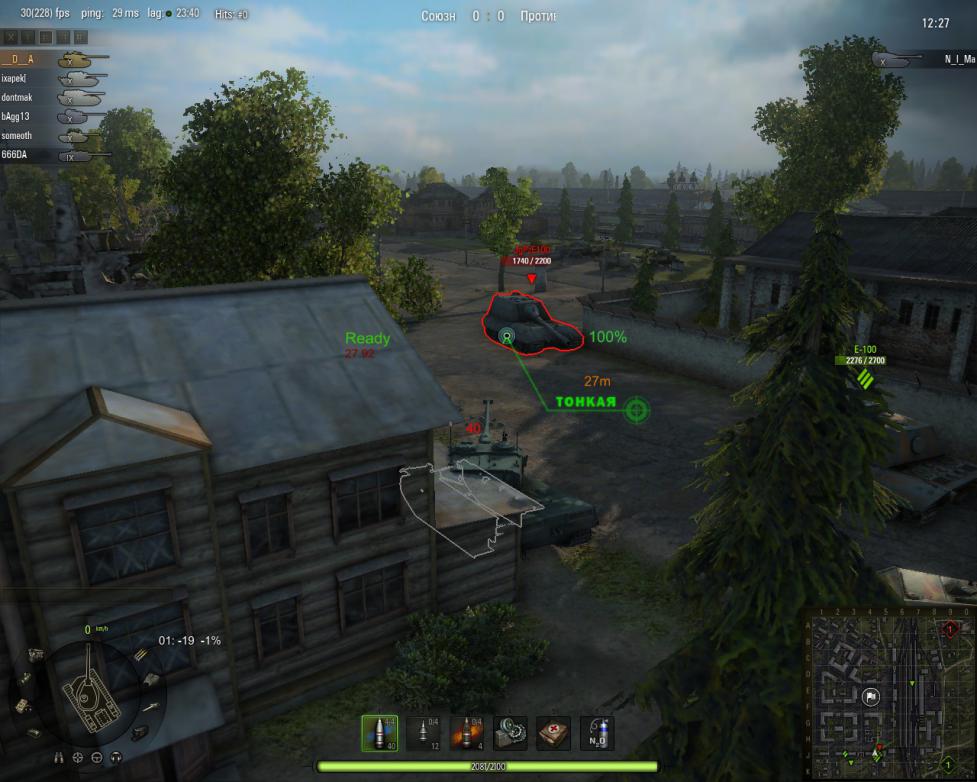Switch to the shell slot with 12 rounds

tap(423, 733)
